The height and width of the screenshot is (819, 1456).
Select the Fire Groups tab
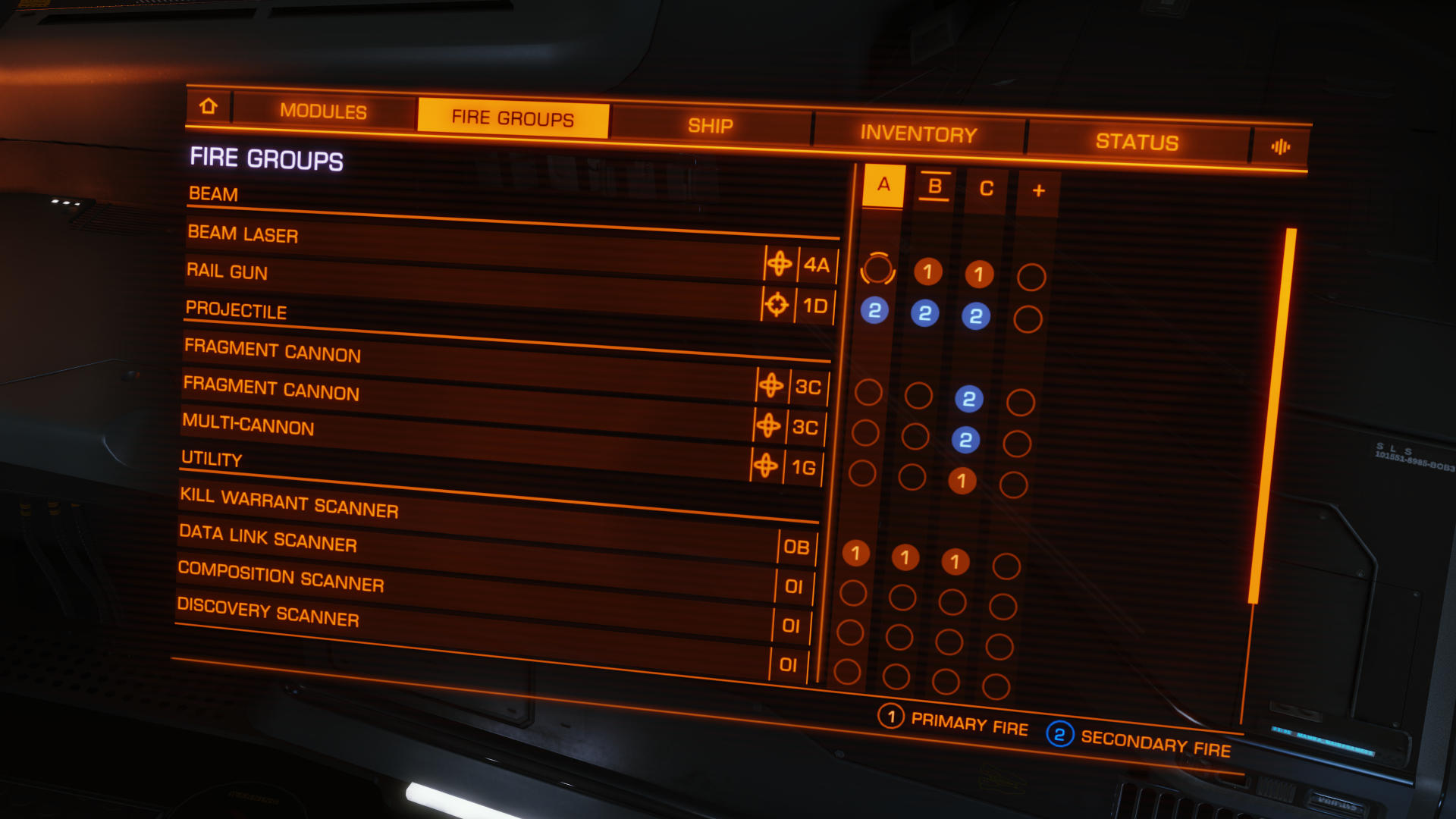[x=513, y=118]
